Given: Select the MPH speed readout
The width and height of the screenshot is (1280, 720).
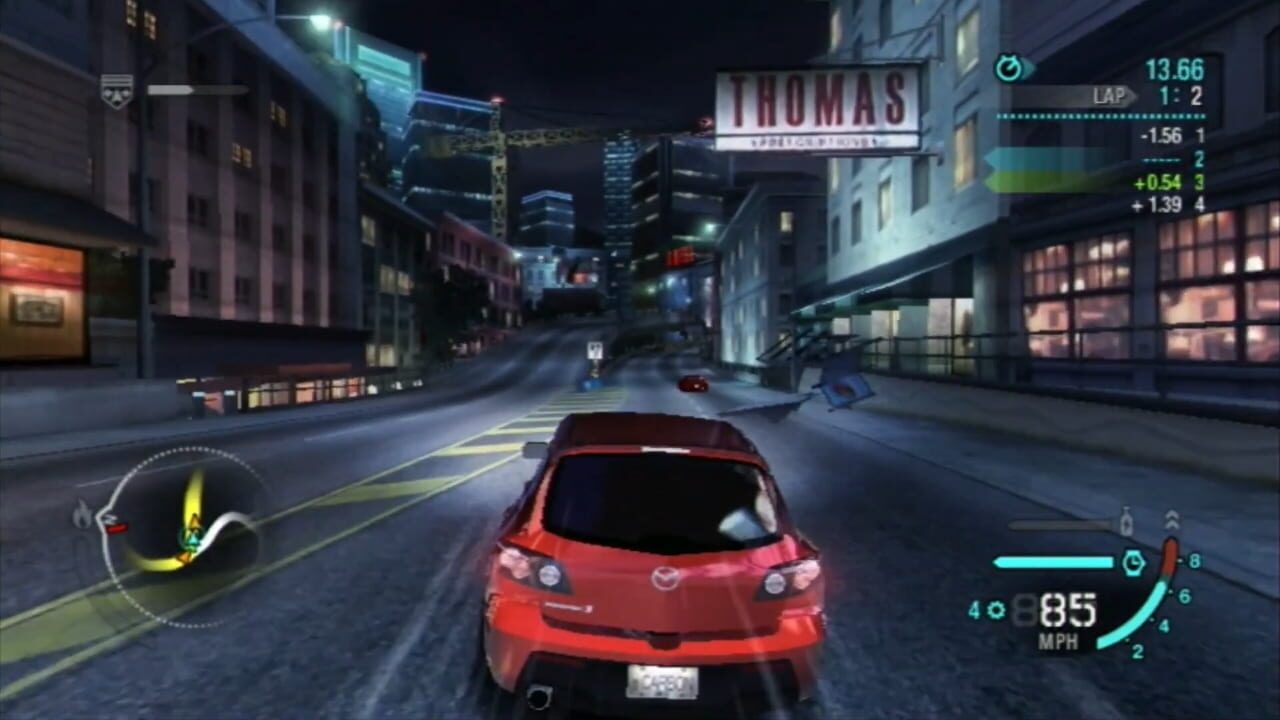Looking at the screenshot, I should [x=1058, y=640].
